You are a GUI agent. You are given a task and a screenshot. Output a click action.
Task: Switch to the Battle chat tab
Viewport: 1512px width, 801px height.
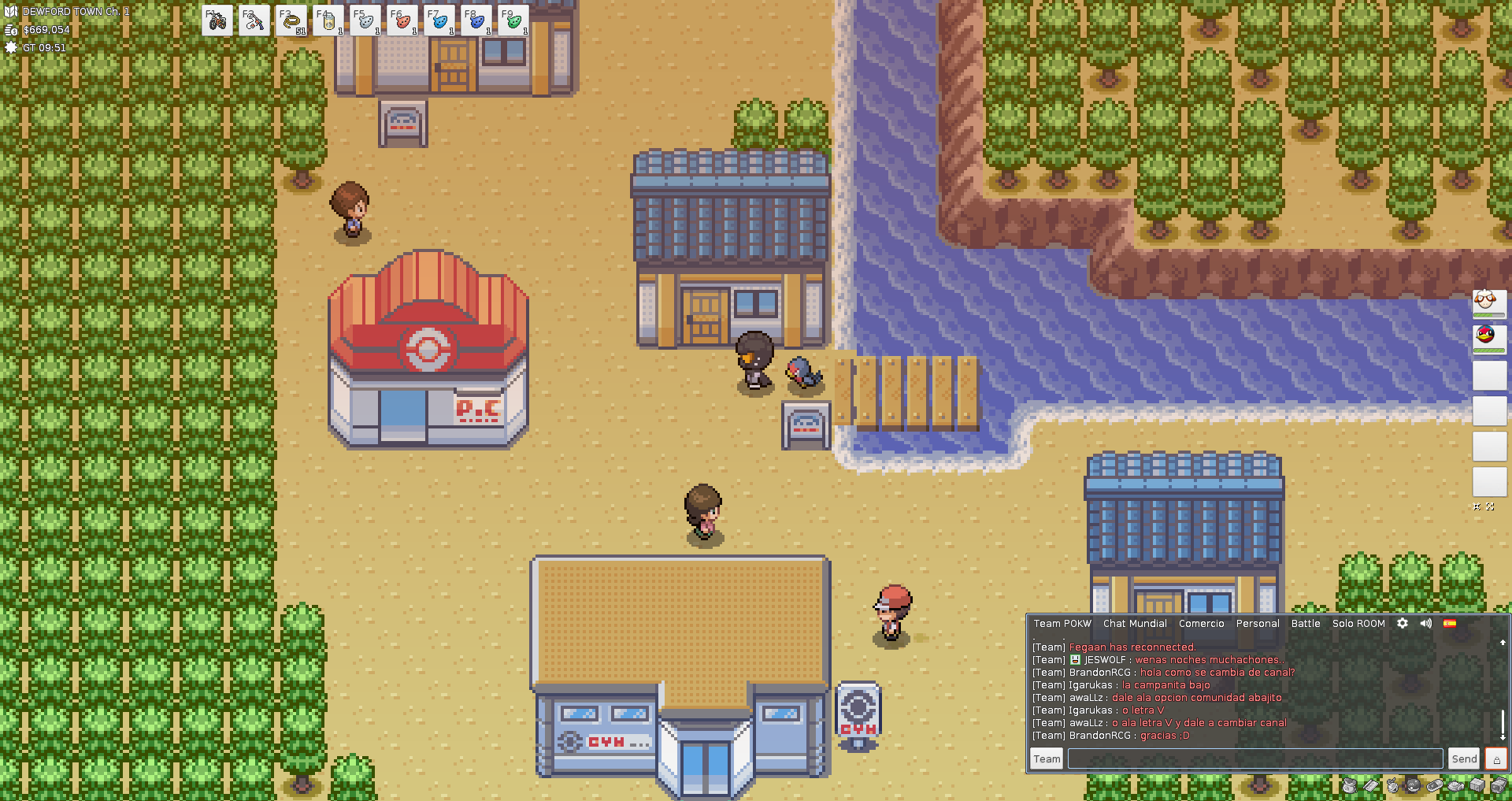click(x=1306, y=623)
